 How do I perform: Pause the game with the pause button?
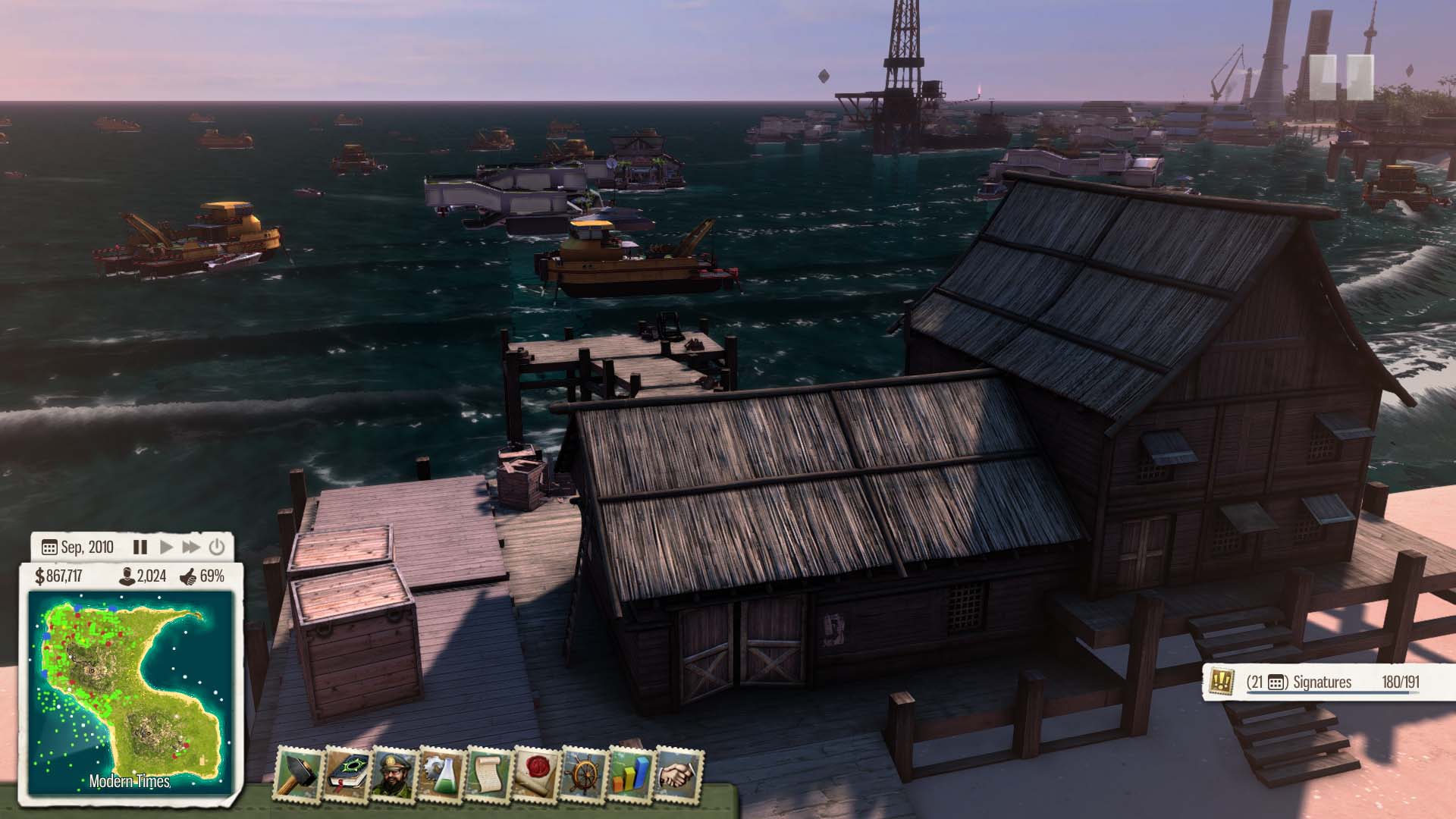pos(140,547)
